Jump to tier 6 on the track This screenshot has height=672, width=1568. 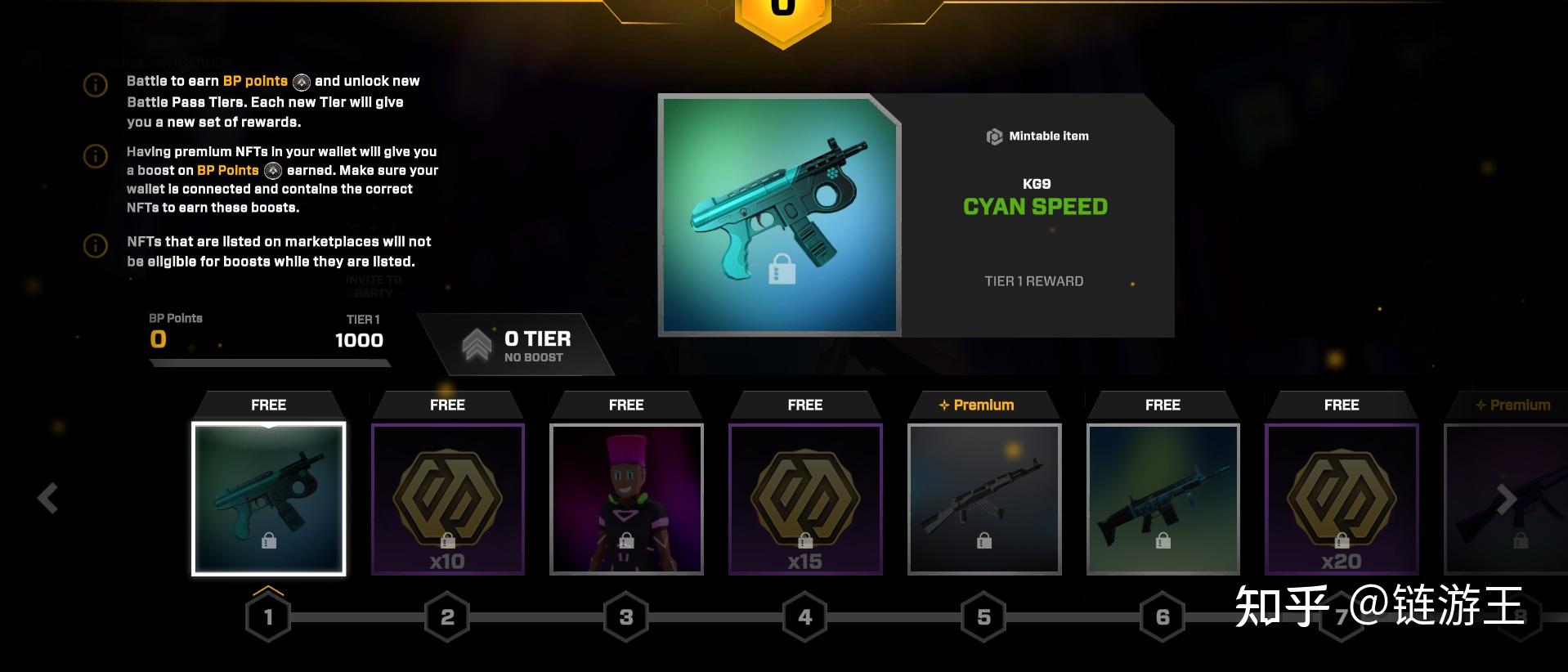(x=1163, y=617)
